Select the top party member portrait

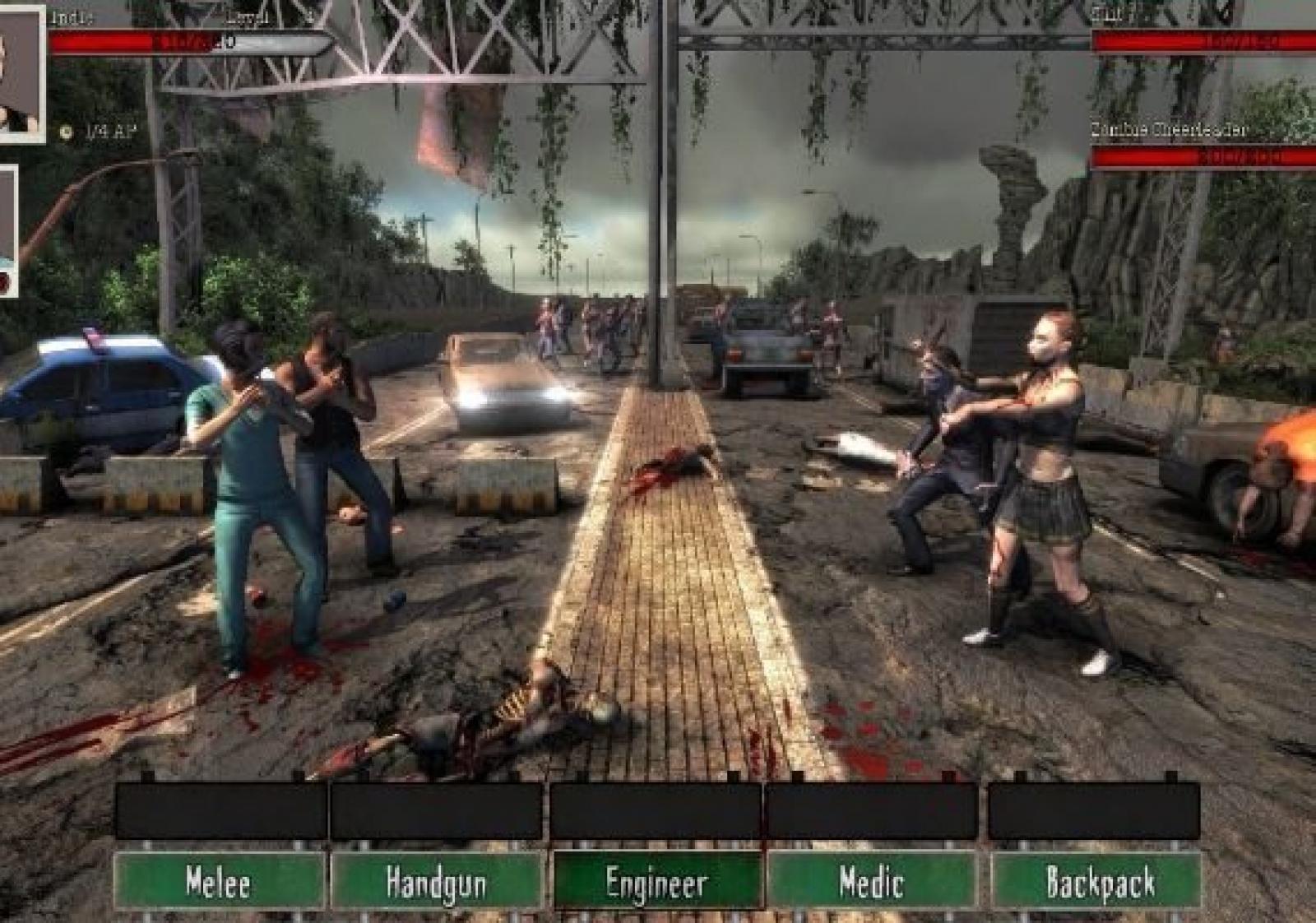[x=20, y=74]
